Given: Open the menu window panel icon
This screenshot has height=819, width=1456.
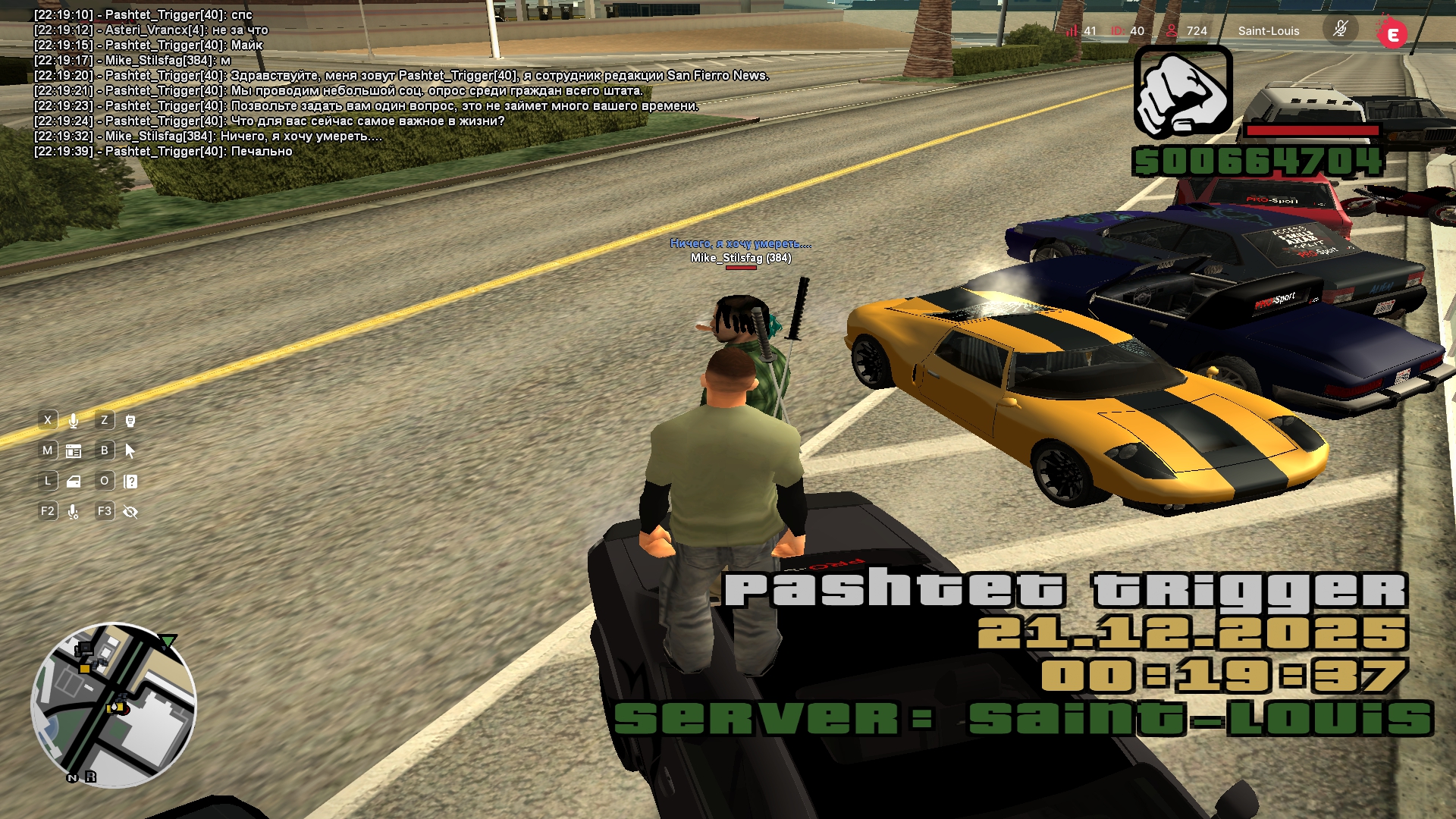Looking at the screenshot, I should 74,451.
